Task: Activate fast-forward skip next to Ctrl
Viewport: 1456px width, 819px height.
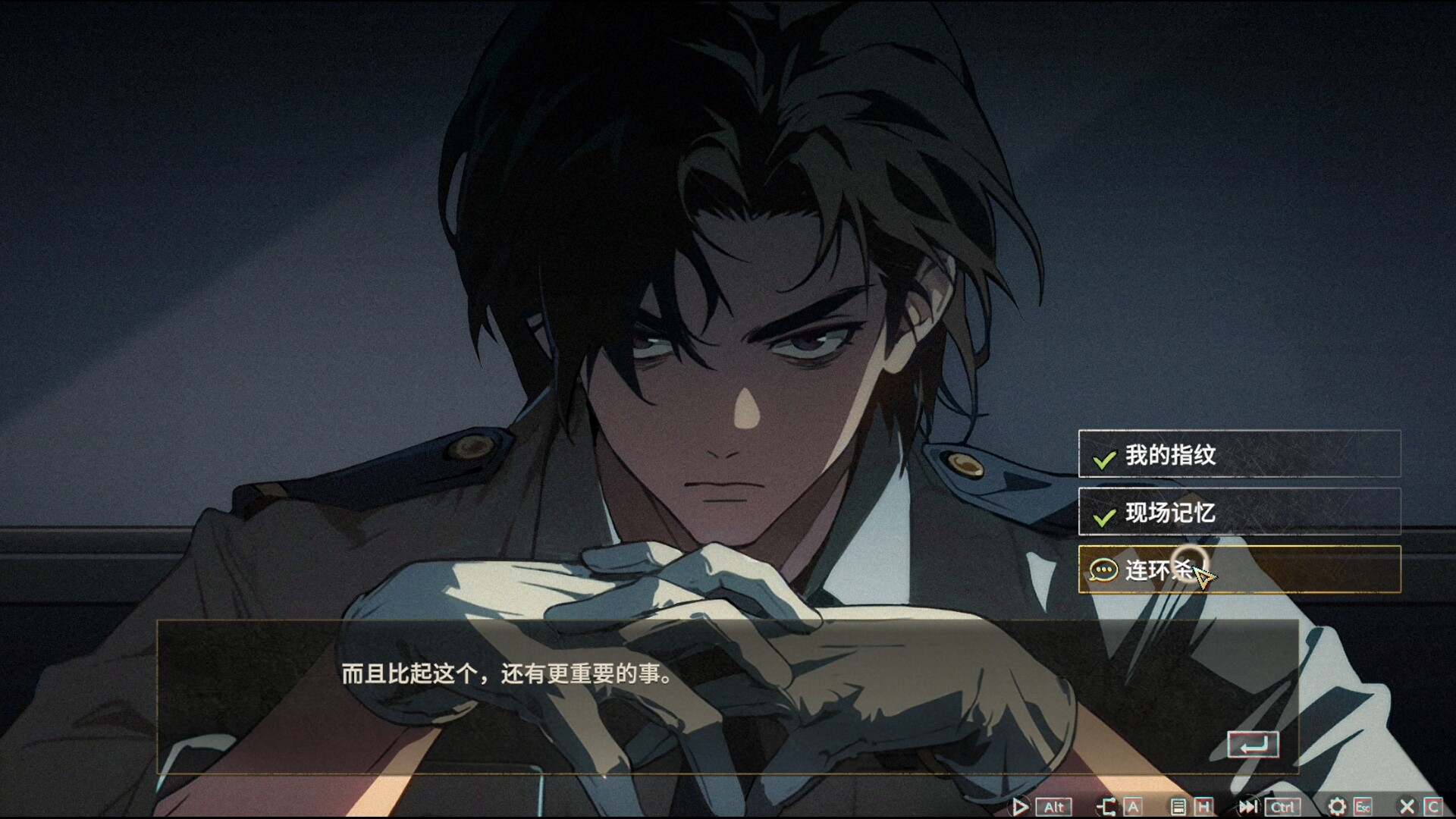Action: point(1249,806)
